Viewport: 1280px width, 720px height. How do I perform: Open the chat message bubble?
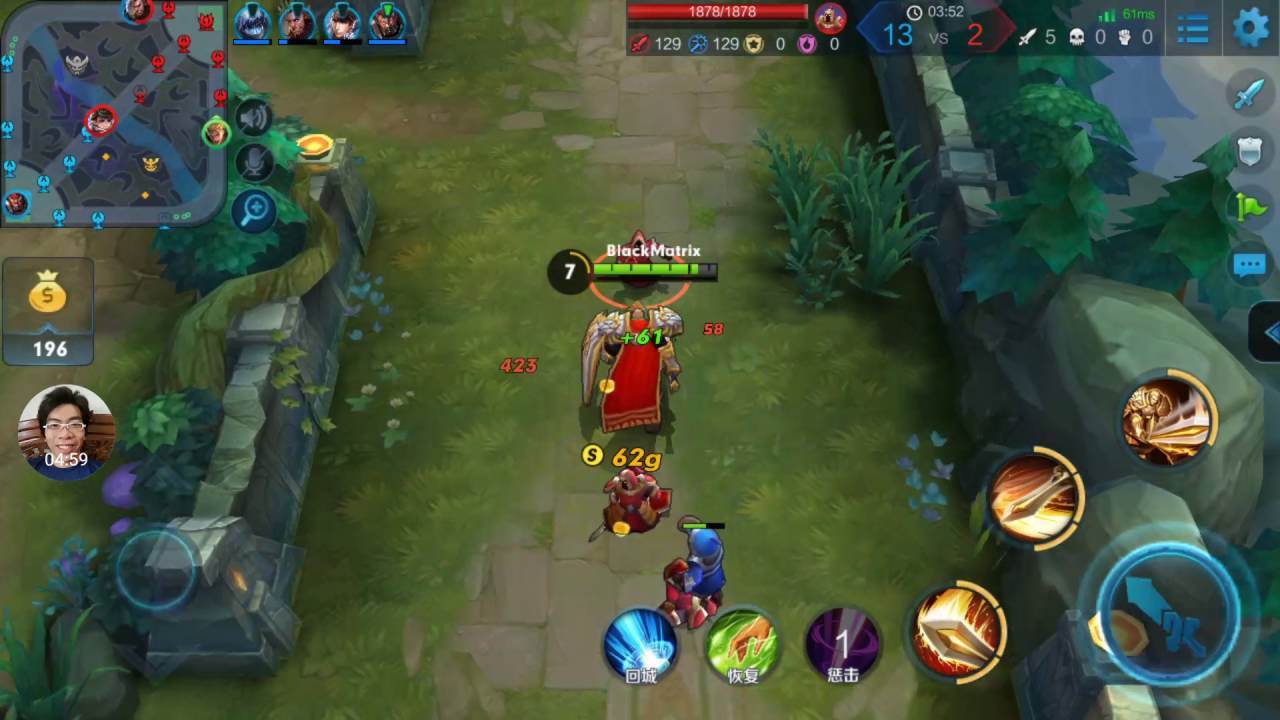1250,265
